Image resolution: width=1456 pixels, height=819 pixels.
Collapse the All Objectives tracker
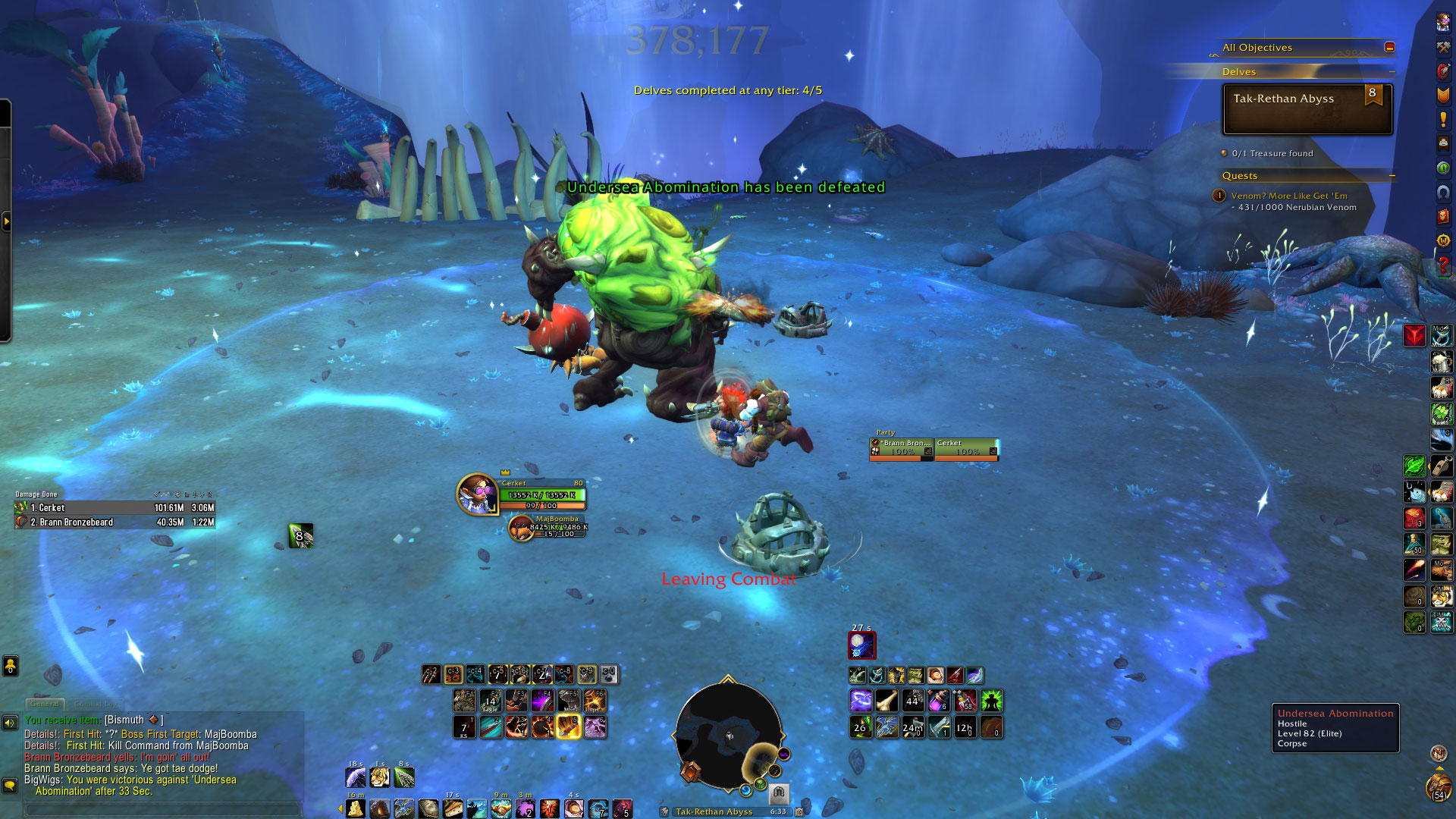1389,47
